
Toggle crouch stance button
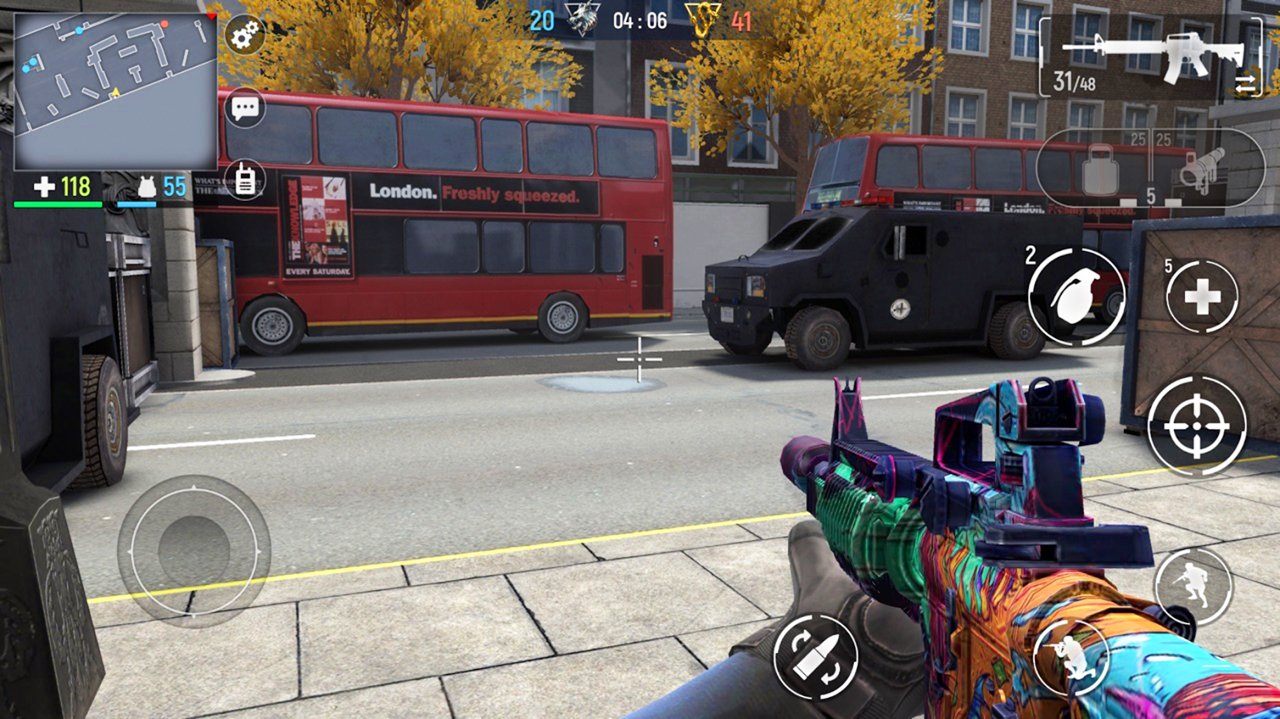[x=1071, y=657]
